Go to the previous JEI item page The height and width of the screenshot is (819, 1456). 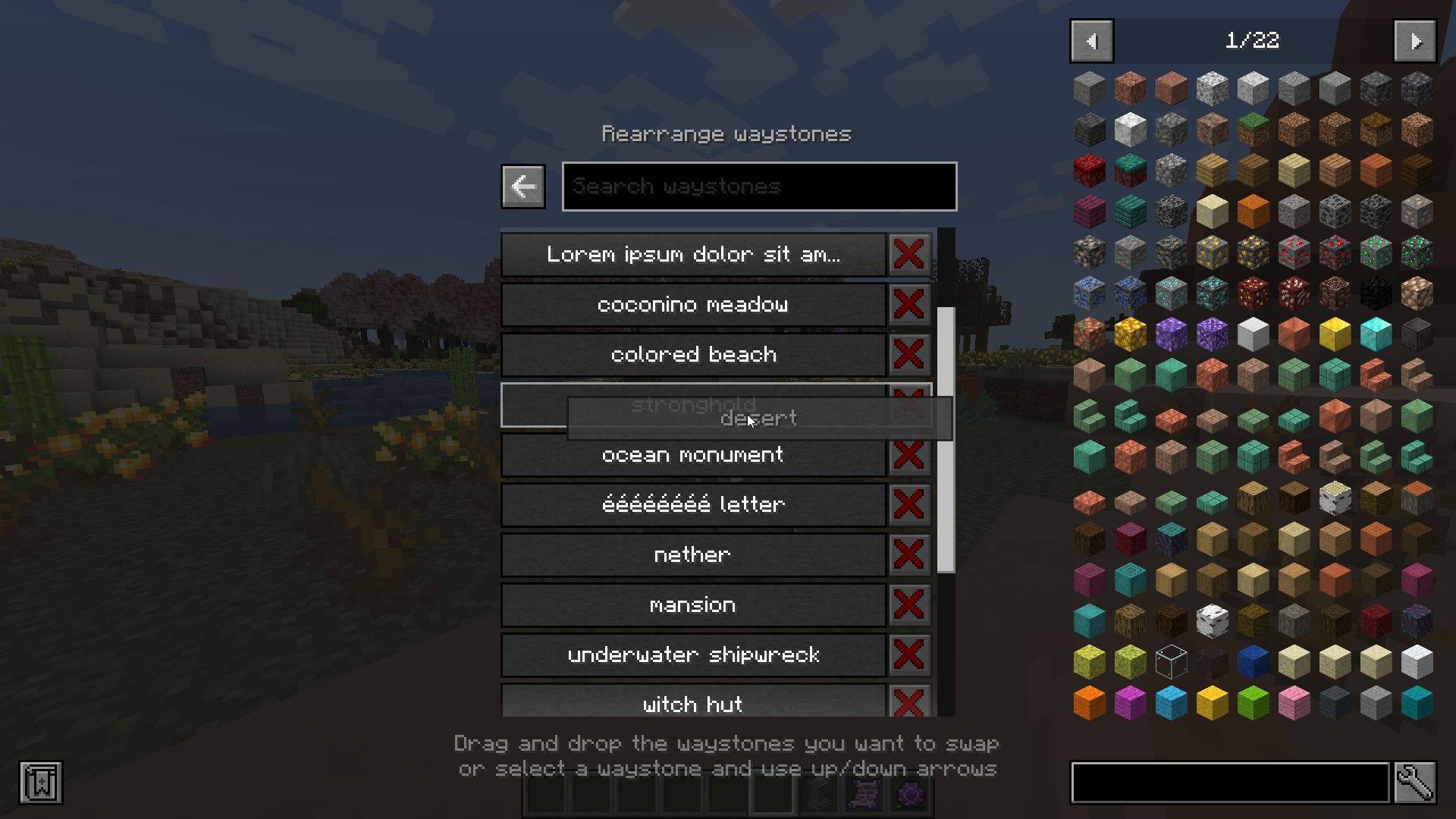1091,41
